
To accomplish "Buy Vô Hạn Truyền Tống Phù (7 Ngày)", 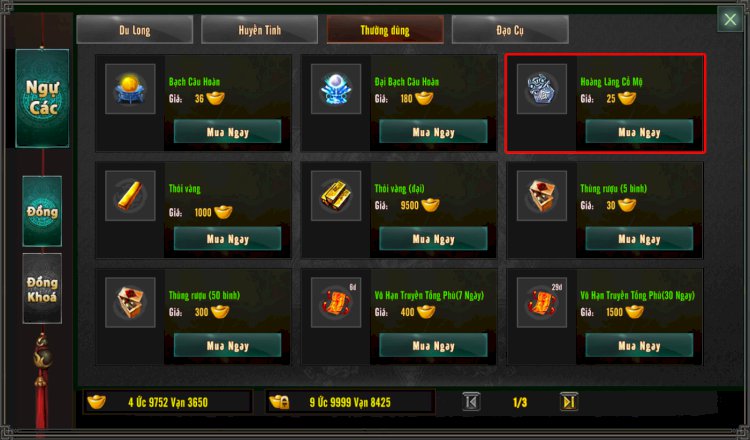I will click(x=433, y=346).
